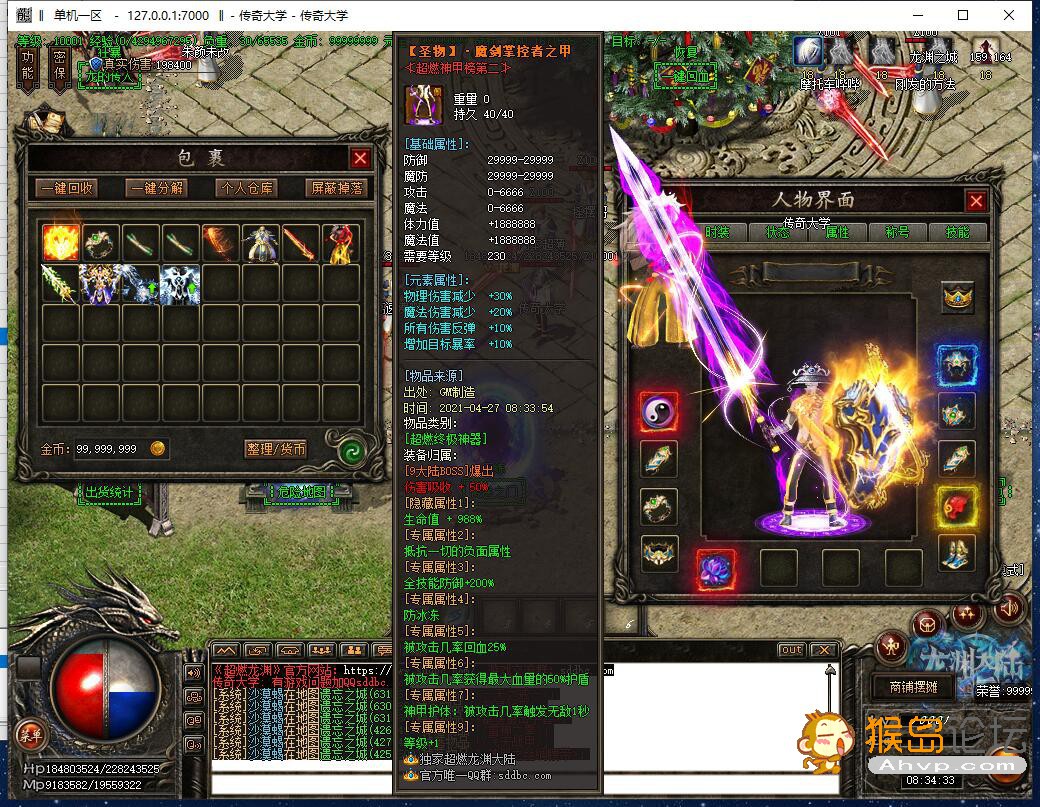Select the white-robed costume item in the bag

260,243
